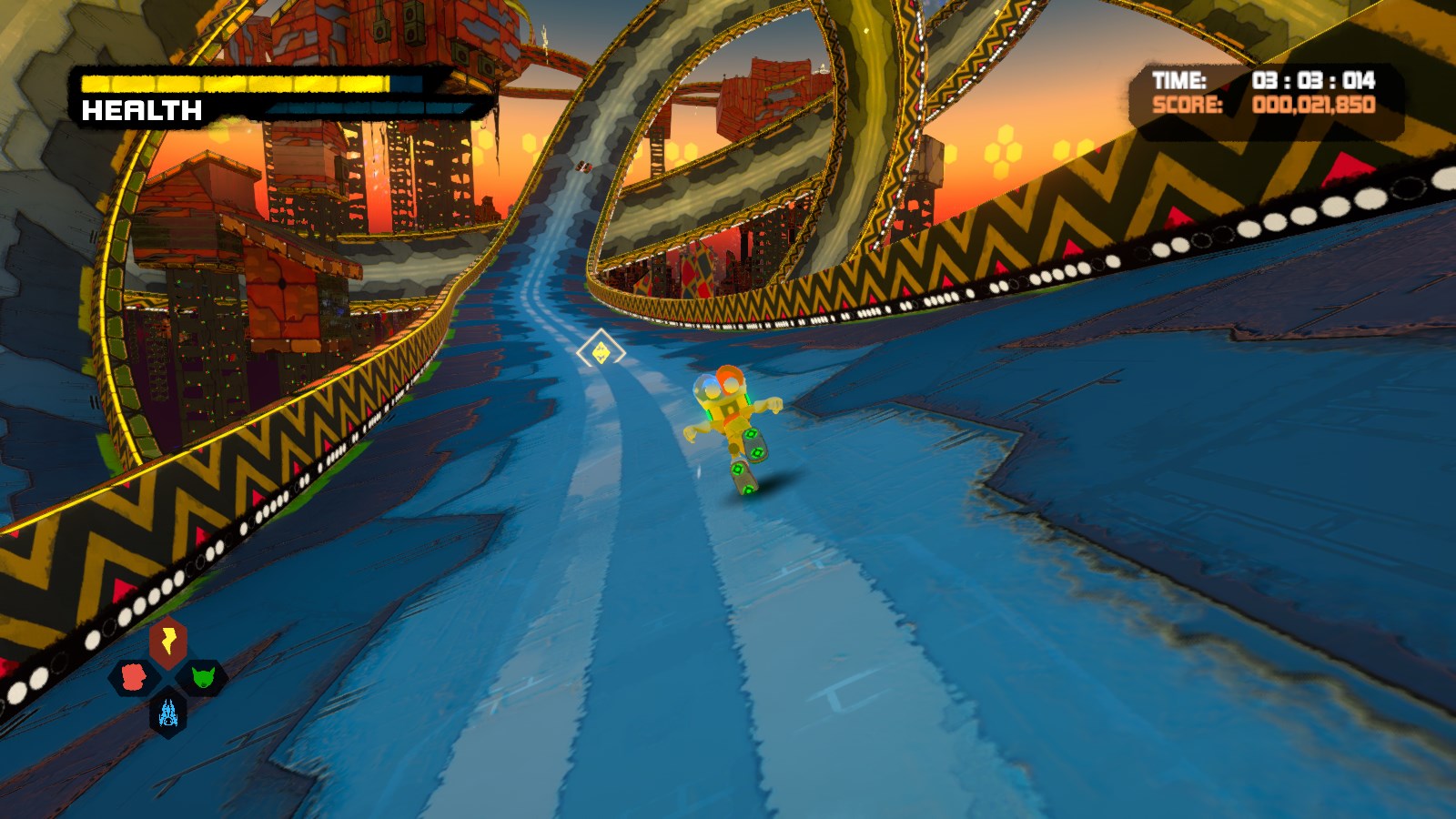1456x819 pixels.
Task: Select the red fist ability icon
Action: (x=133, y=678)
